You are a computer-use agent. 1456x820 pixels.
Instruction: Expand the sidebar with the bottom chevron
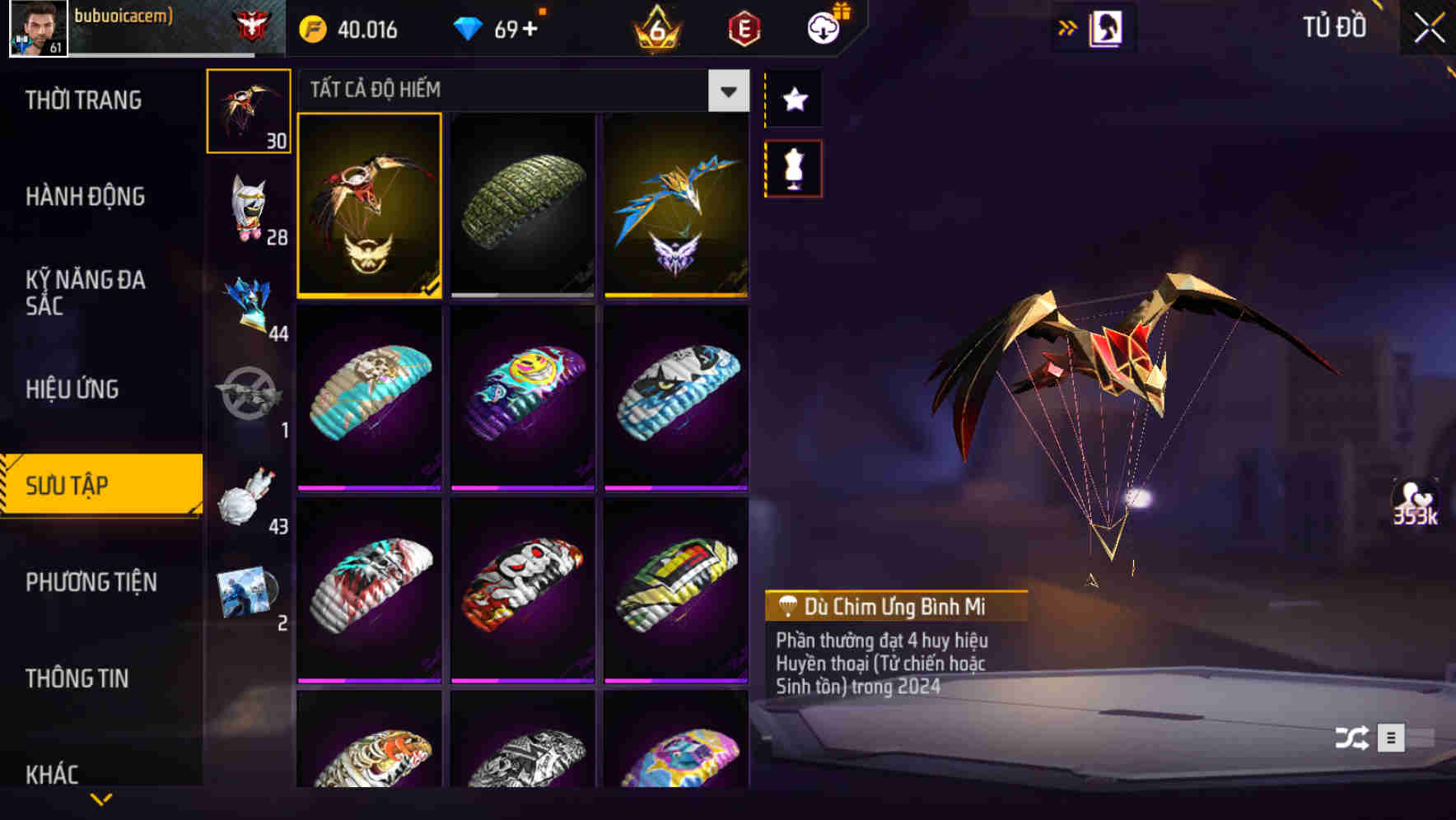[x=100, y=799]
